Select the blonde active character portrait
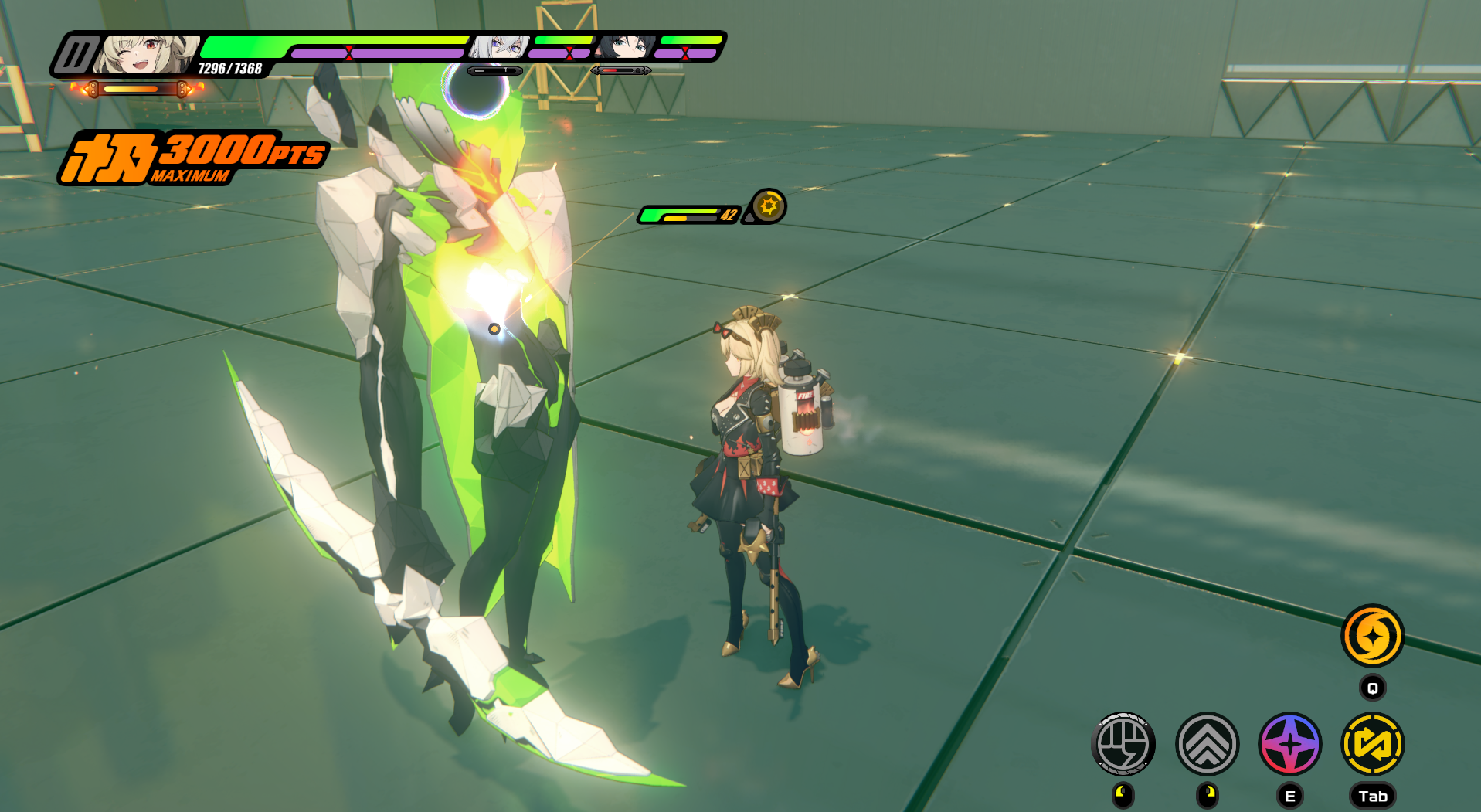 (x=147, y=54)
